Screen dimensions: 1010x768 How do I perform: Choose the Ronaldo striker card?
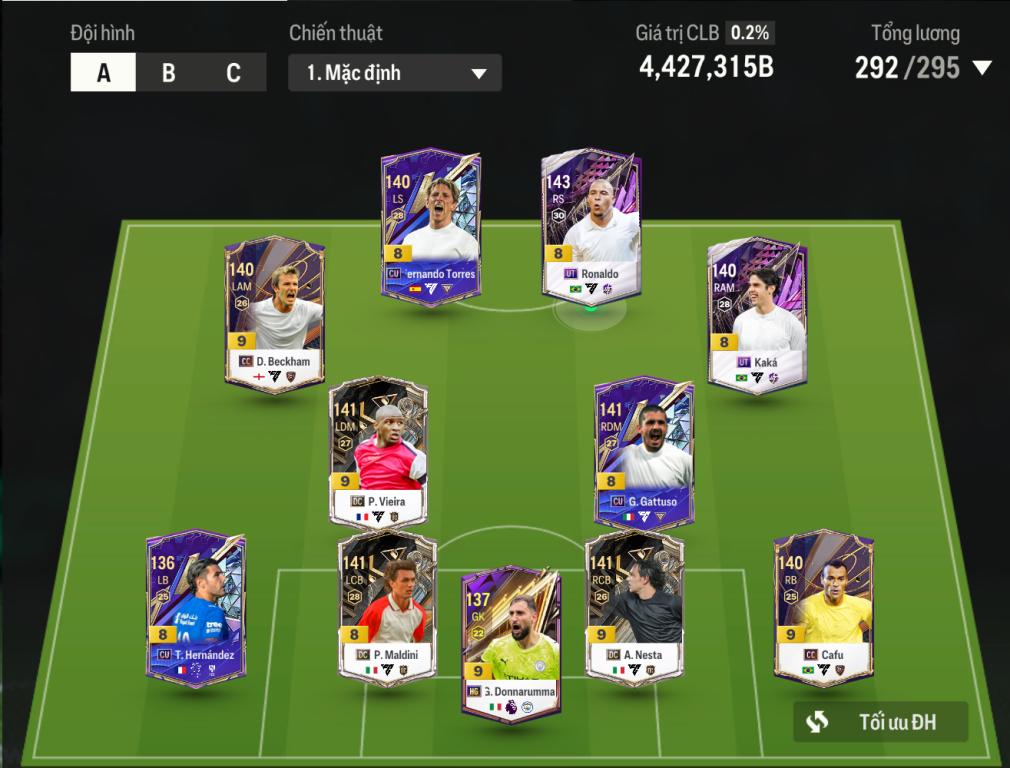point(591,225)
